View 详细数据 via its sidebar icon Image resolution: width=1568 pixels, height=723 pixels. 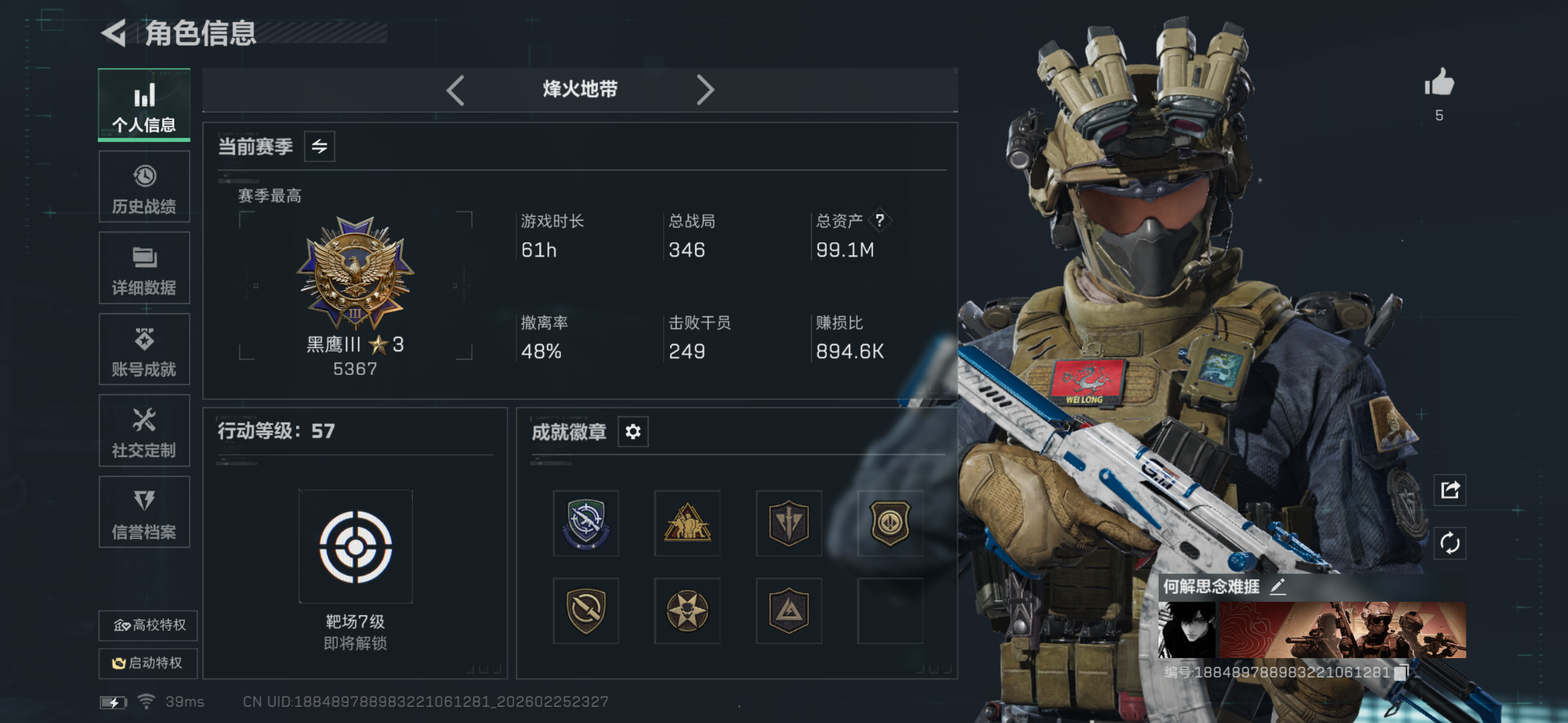coord(144,268)
